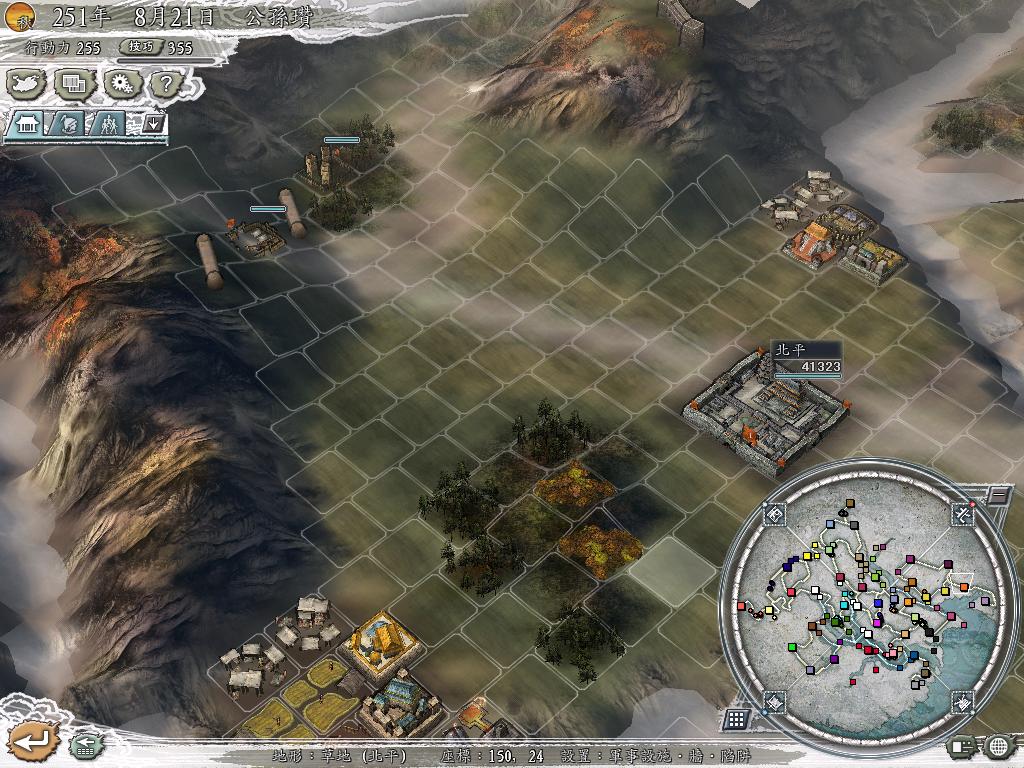Open the overlapping windows list button
Screen dimensions: 1024x768
73,84
